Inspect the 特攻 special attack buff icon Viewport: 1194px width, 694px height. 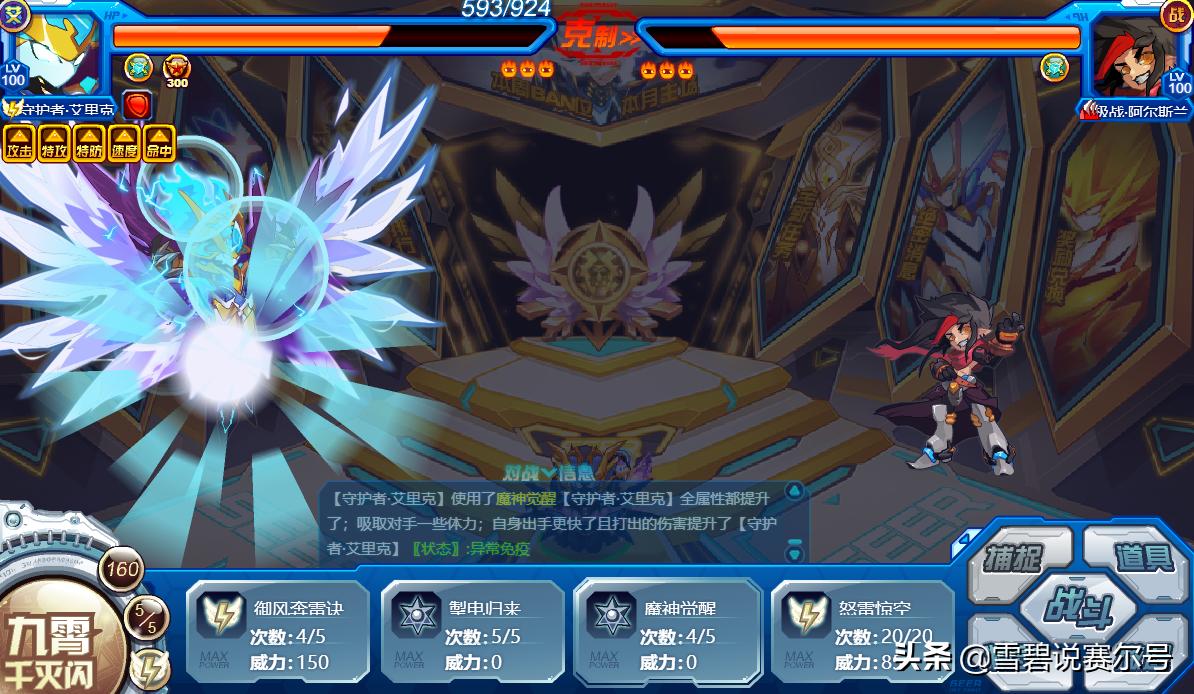point(54,144)
